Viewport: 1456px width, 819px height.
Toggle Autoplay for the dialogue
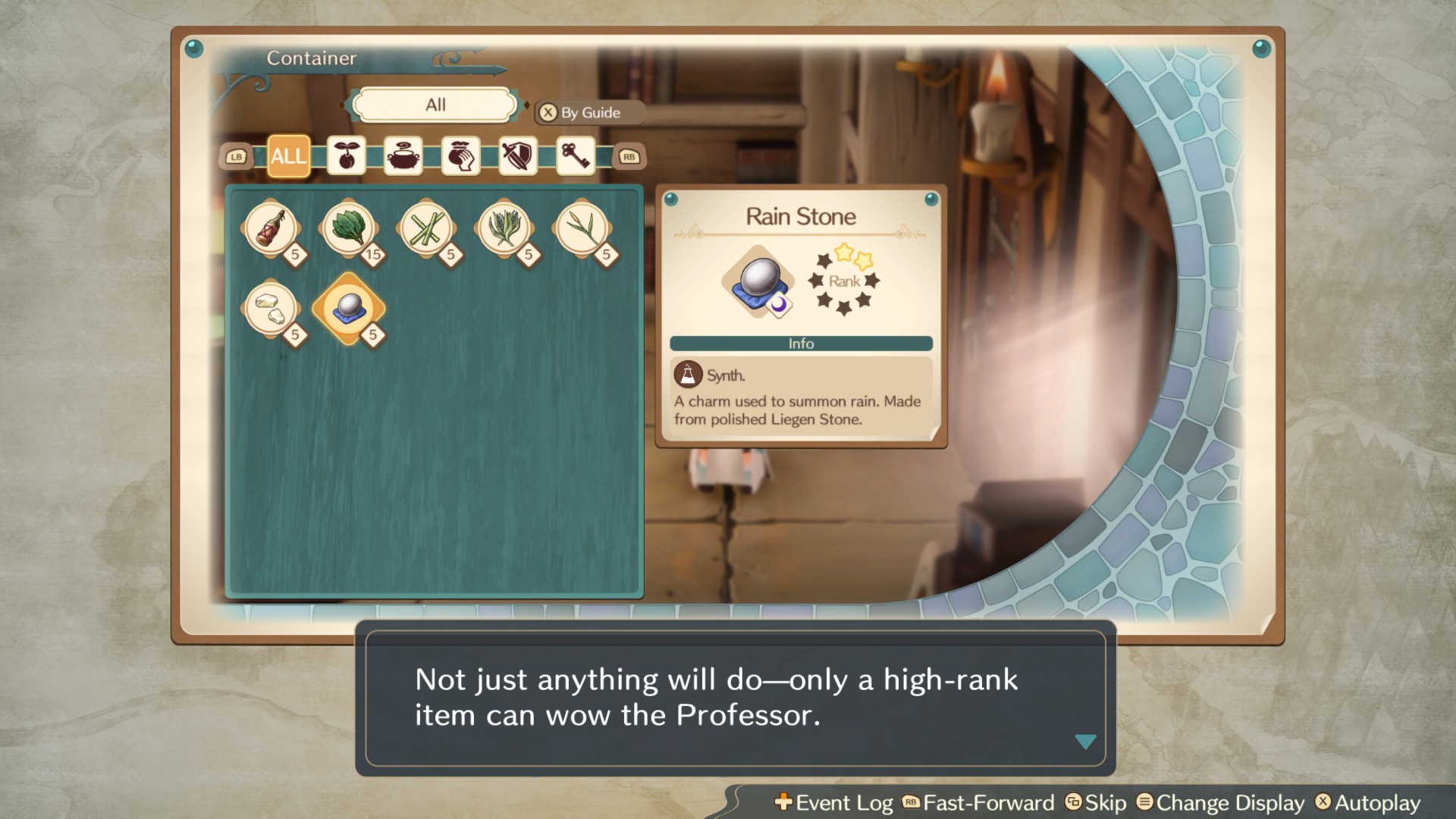pyautogui.click(x=1368, y=802)
